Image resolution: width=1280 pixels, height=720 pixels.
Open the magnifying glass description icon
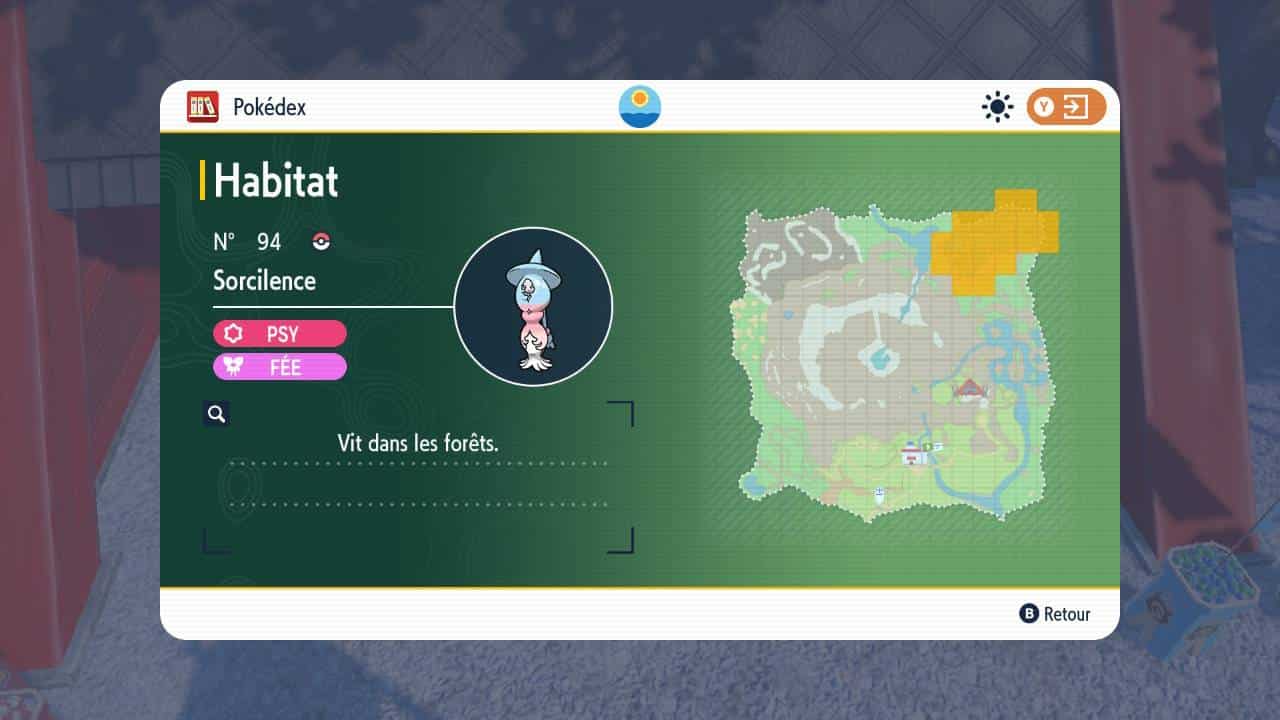click(216, 414)
